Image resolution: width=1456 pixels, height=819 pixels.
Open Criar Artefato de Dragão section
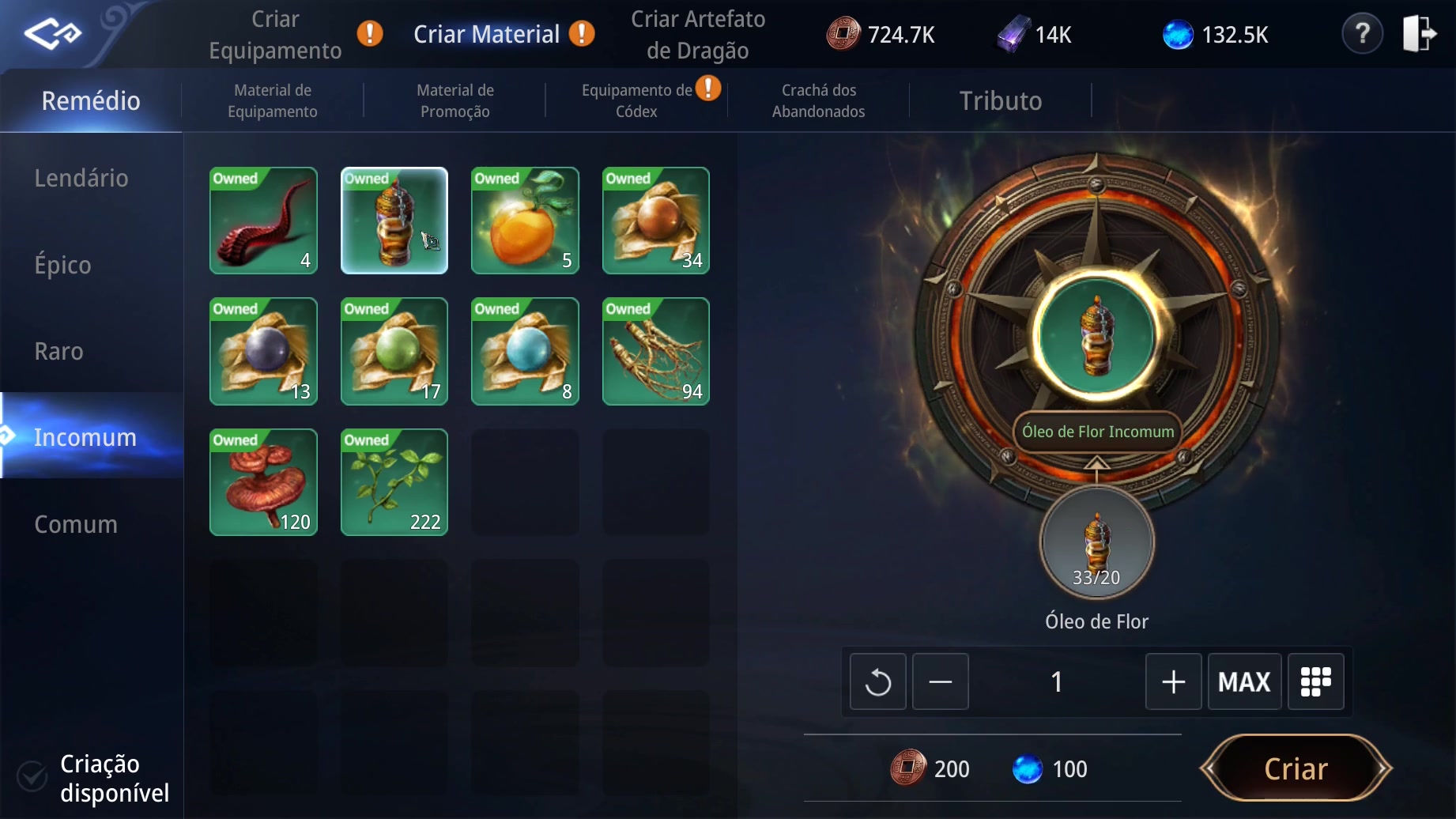tap(698, 35)
